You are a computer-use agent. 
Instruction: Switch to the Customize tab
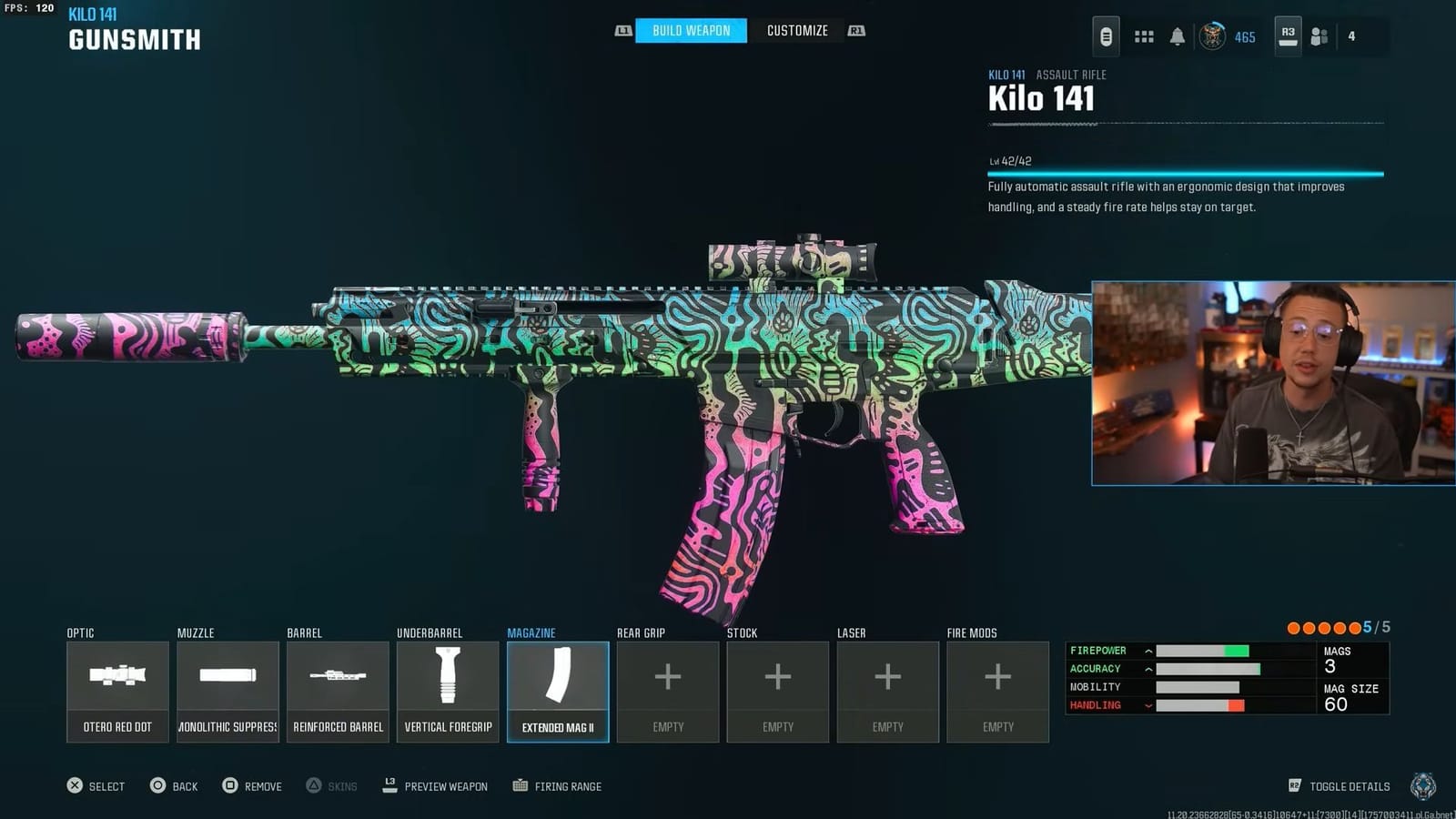point(796,30)
